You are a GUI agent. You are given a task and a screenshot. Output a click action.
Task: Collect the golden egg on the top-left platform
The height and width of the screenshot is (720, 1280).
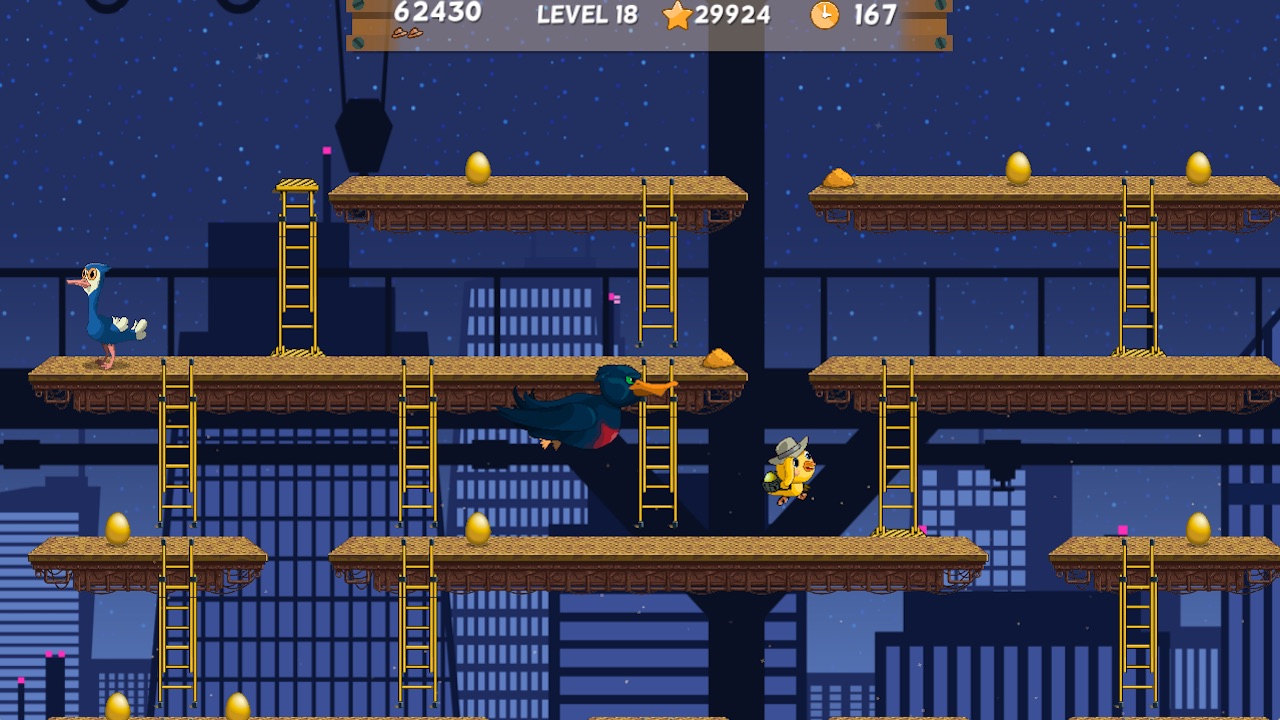click(x=477, y=167)
